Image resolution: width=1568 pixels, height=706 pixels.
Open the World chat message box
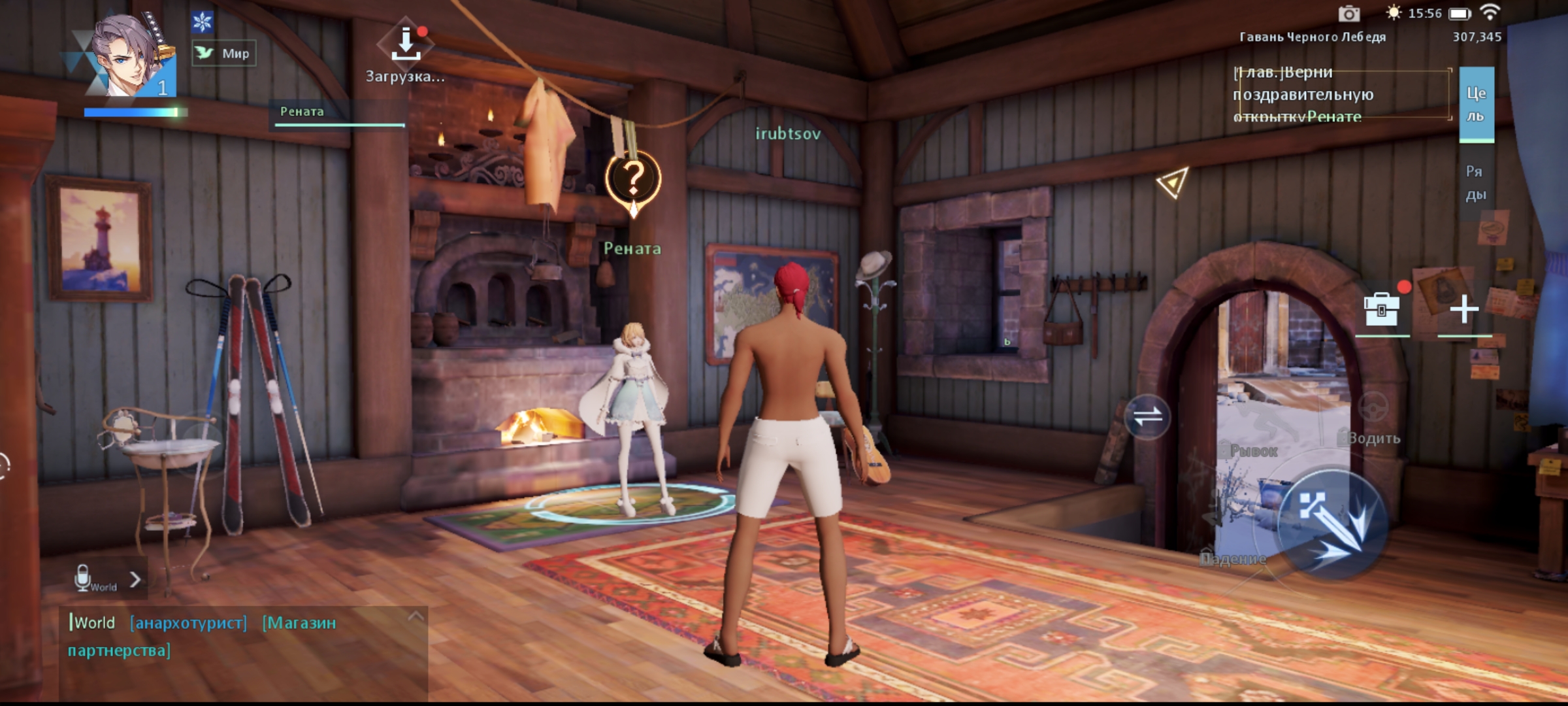point(242,637)
